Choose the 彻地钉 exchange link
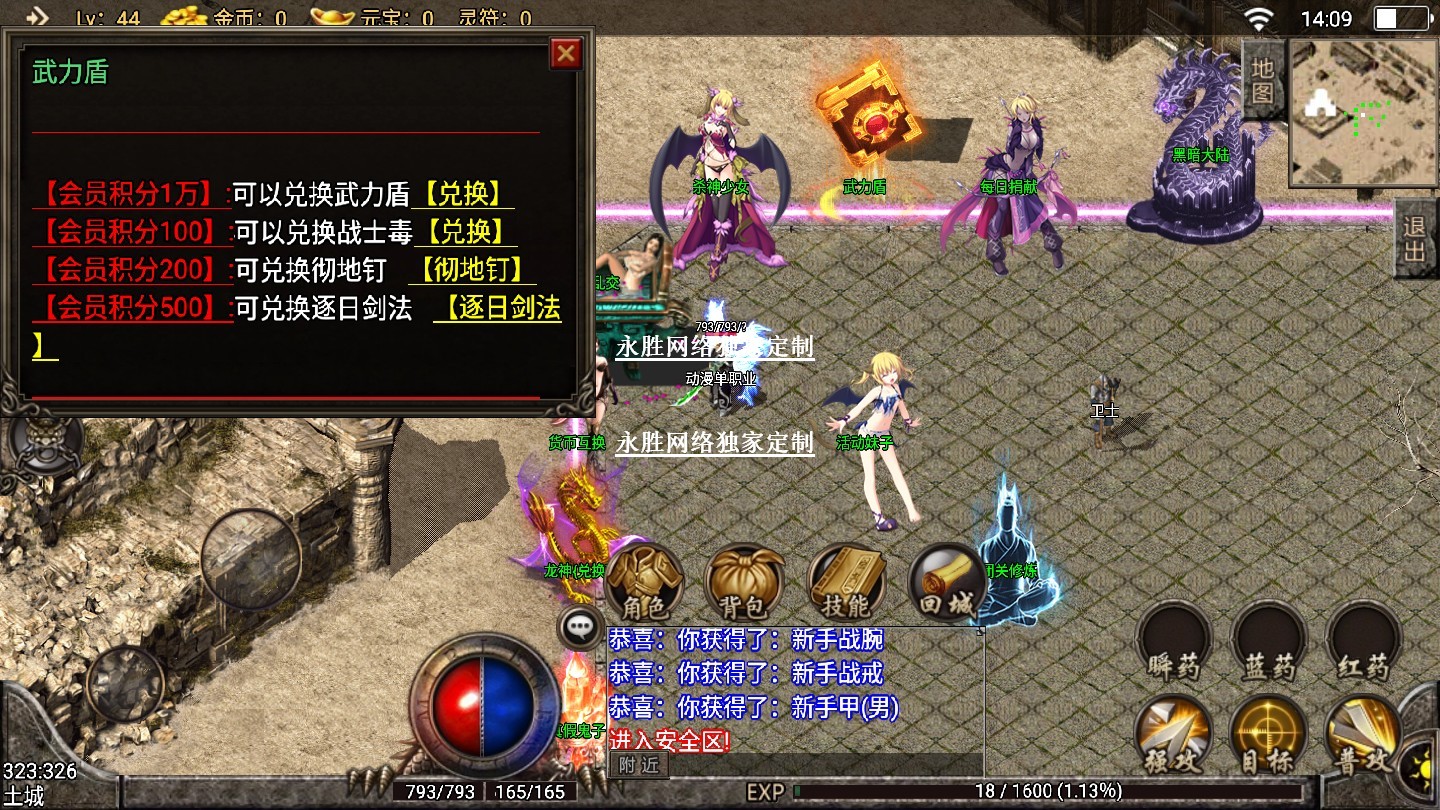 click(x=471, y=270)
